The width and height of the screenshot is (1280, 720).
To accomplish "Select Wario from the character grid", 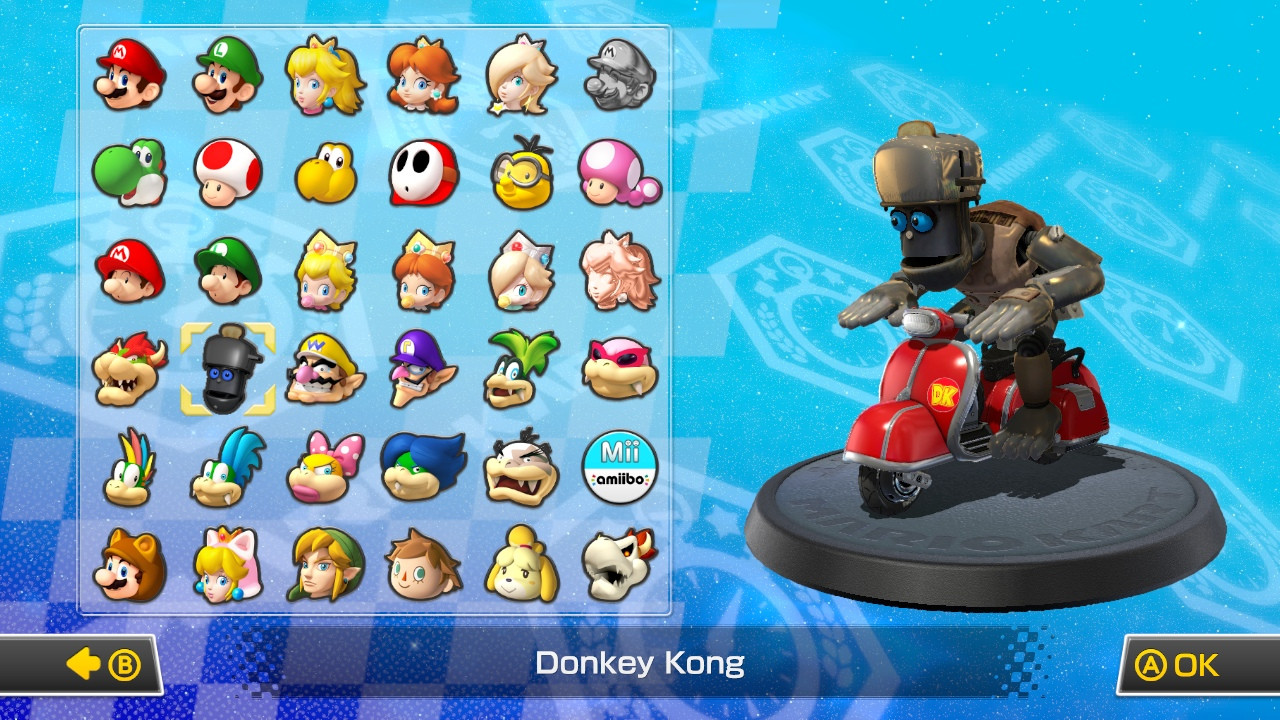I will (x=324, y=372).
